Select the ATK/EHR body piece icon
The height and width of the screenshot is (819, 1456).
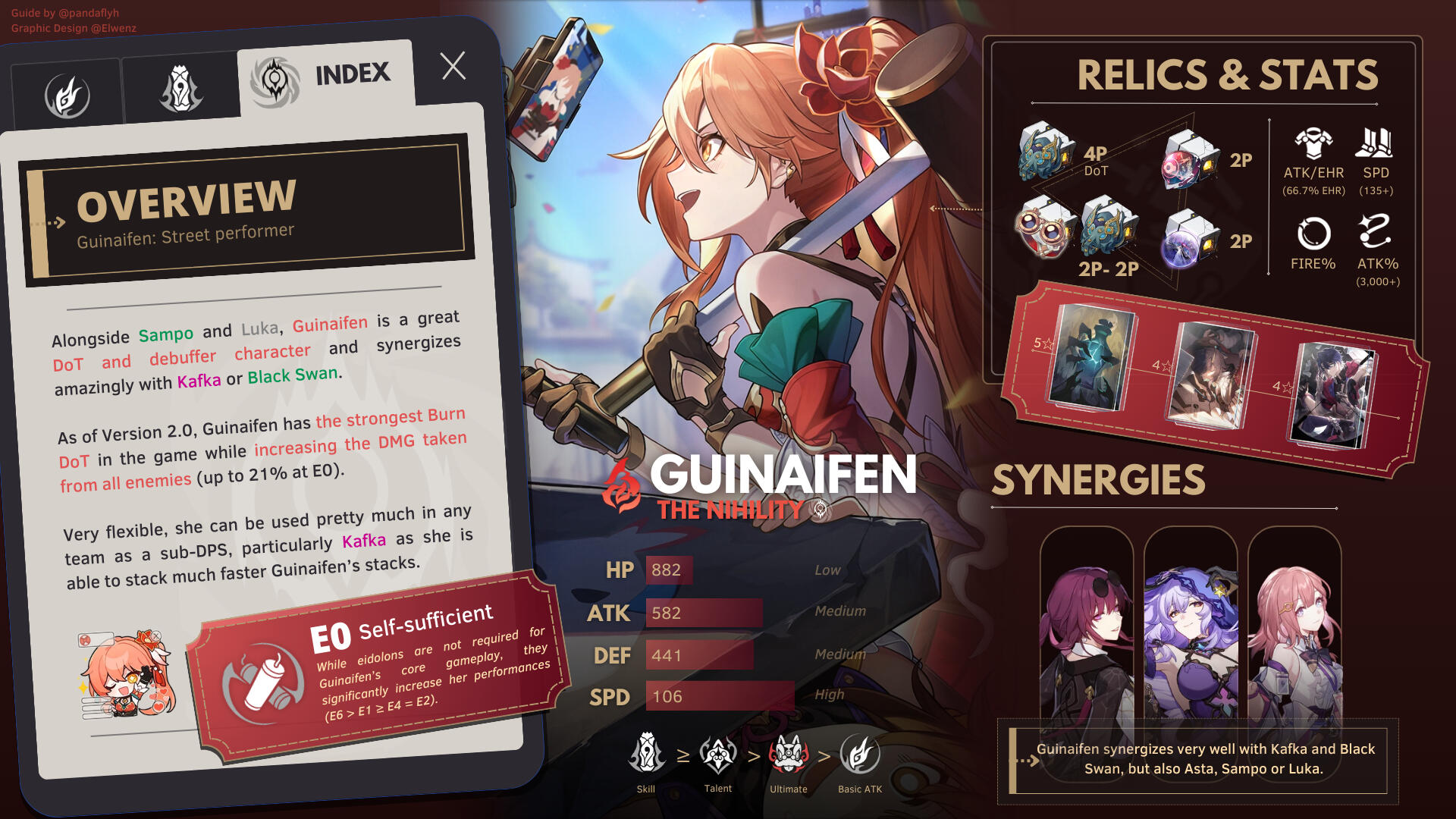pos(1313,143)
